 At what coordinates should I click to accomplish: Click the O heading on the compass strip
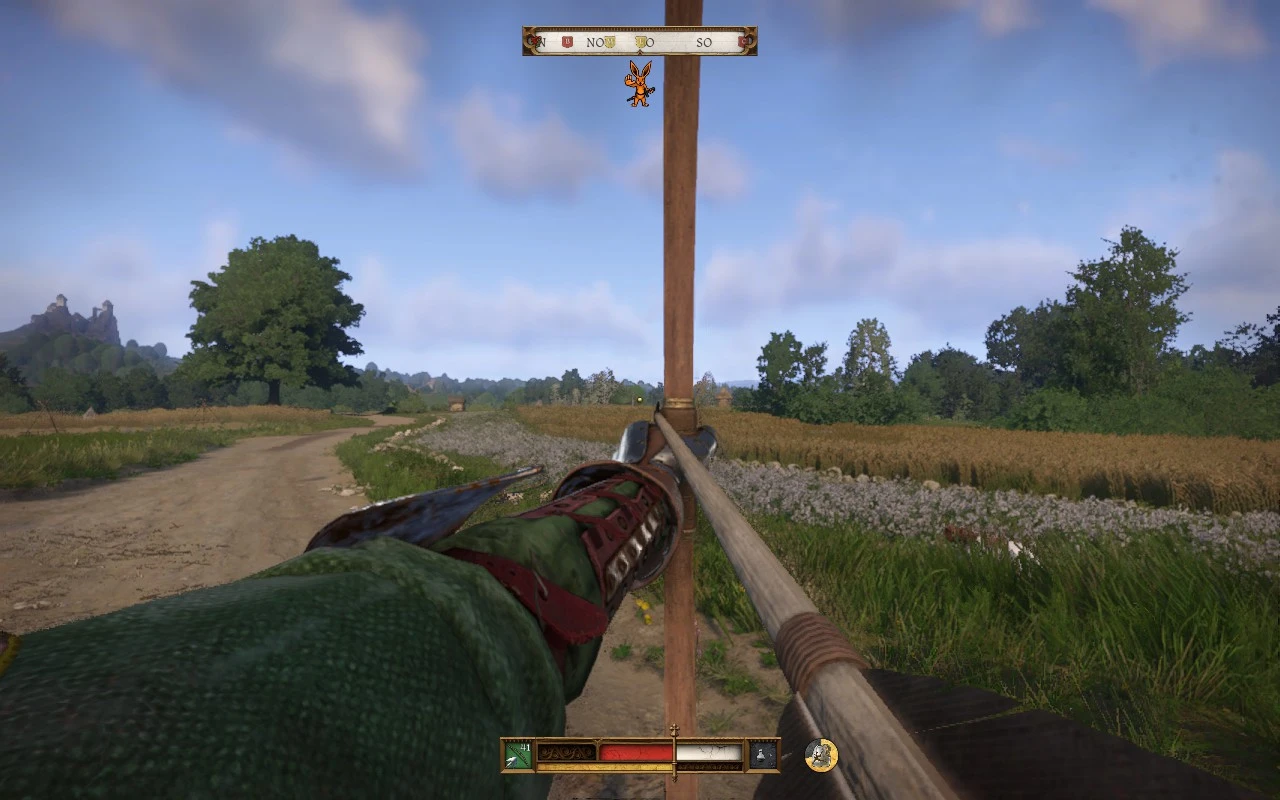click(x=651, y=41)
